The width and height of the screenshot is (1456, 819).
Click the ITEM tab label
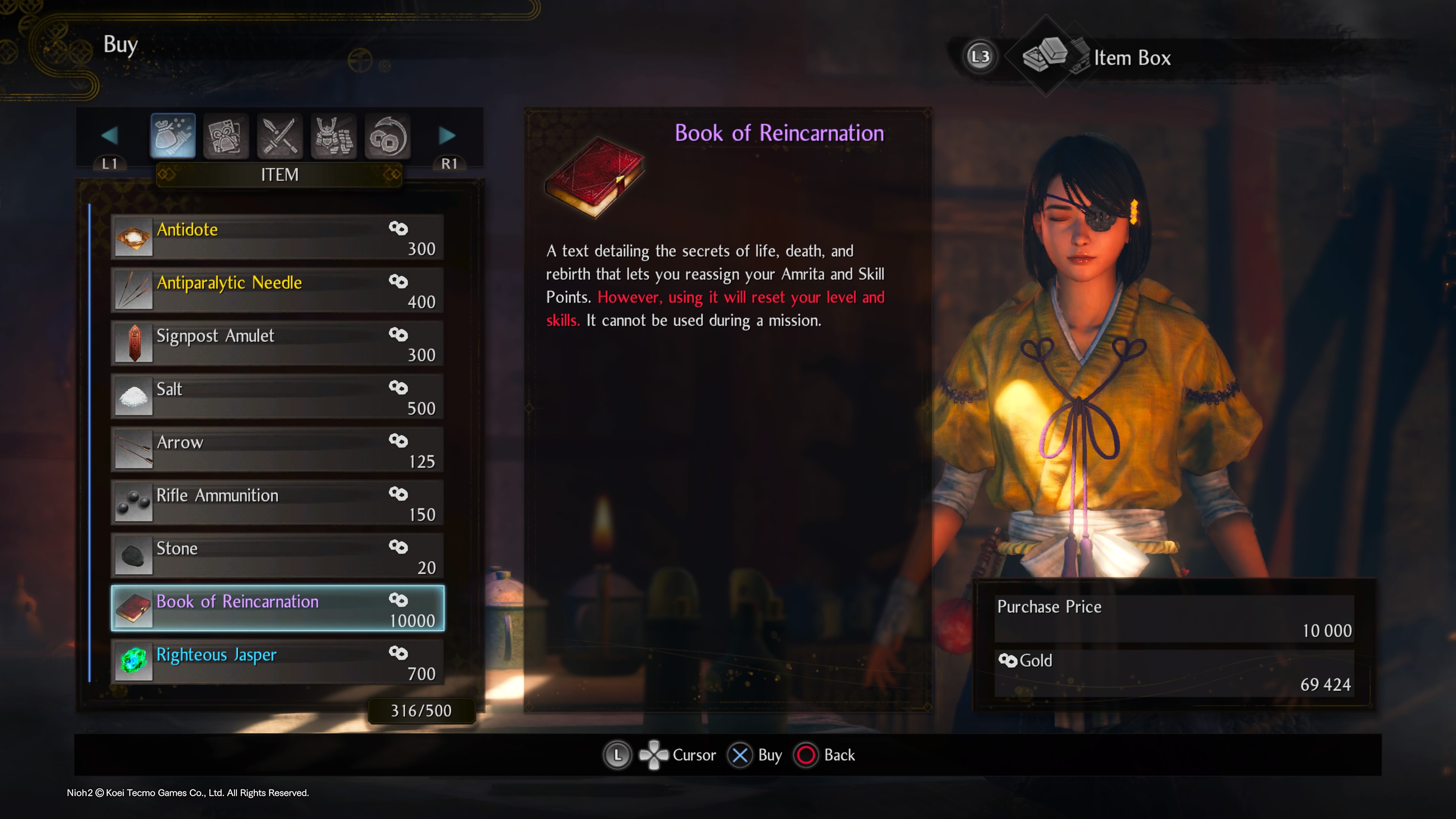(279, 175)
